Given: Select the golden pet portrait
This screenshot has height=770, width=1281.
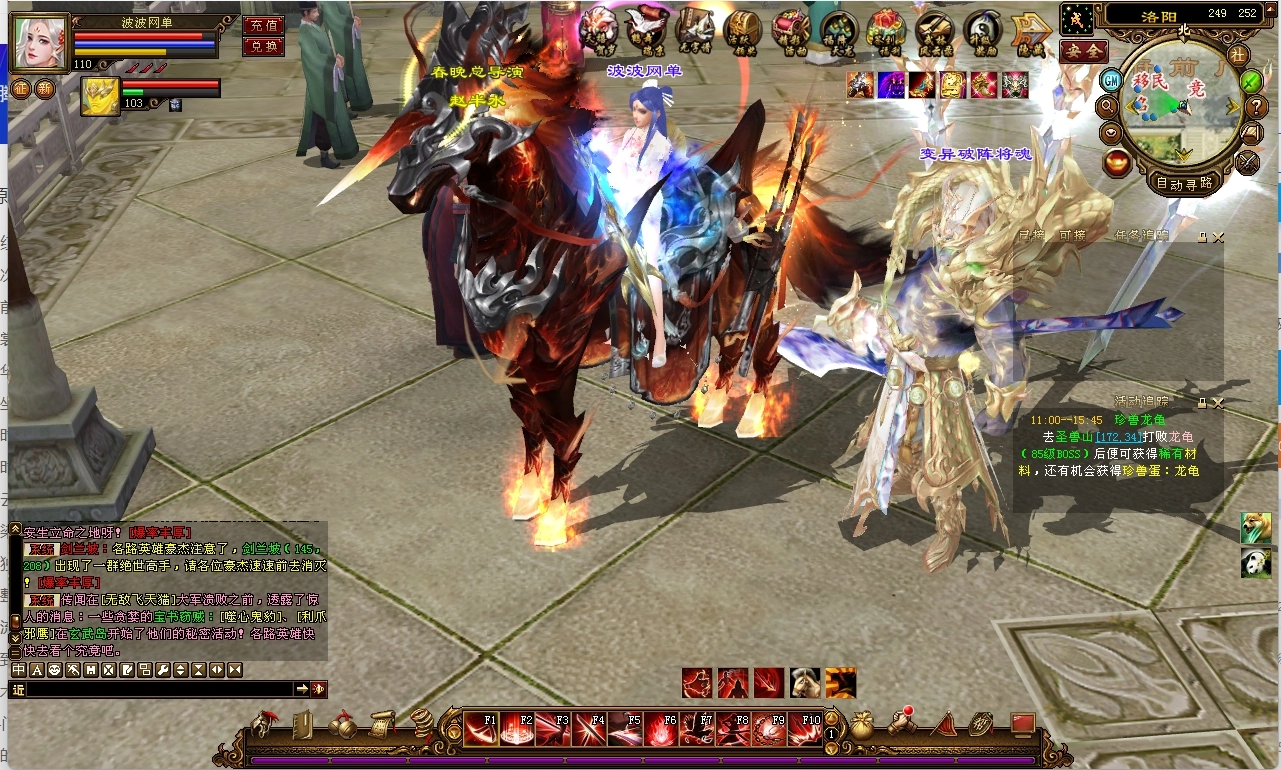Looking at the screenshot, I should point(100,96).
